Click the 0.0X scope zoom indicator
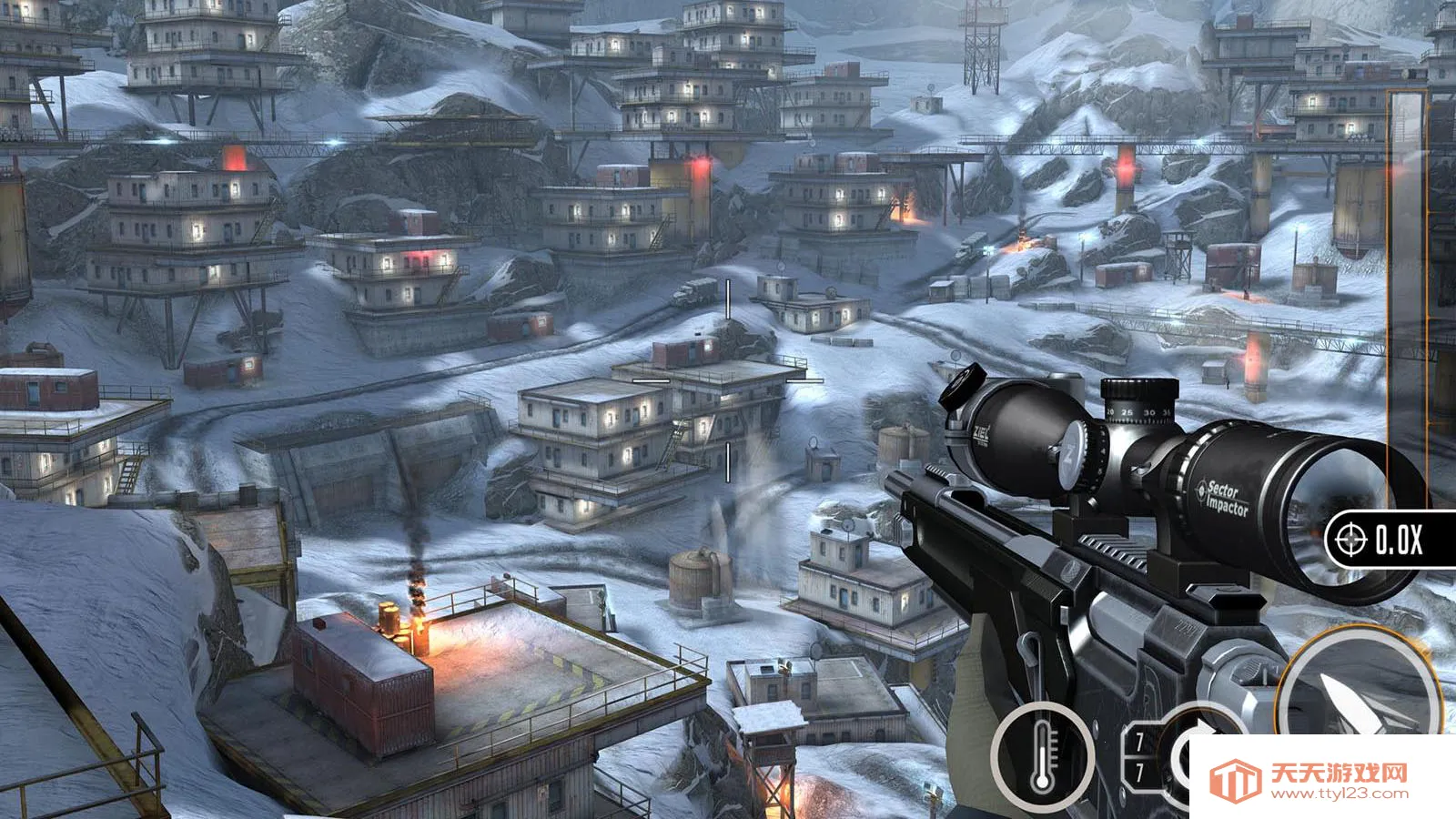1456x819 pixels. point(1390,541)
